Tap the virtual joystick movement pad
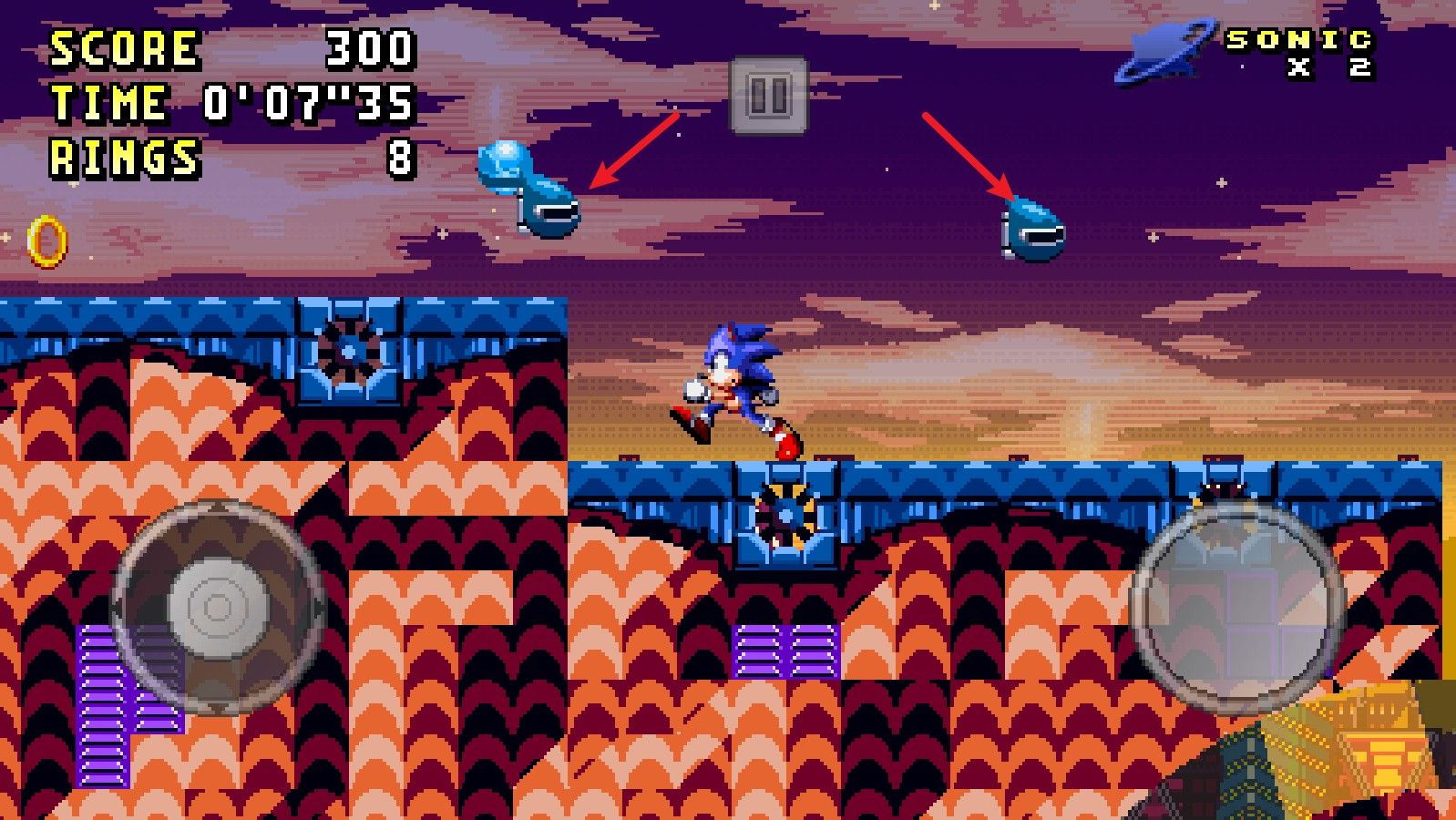 pos(217,606)
